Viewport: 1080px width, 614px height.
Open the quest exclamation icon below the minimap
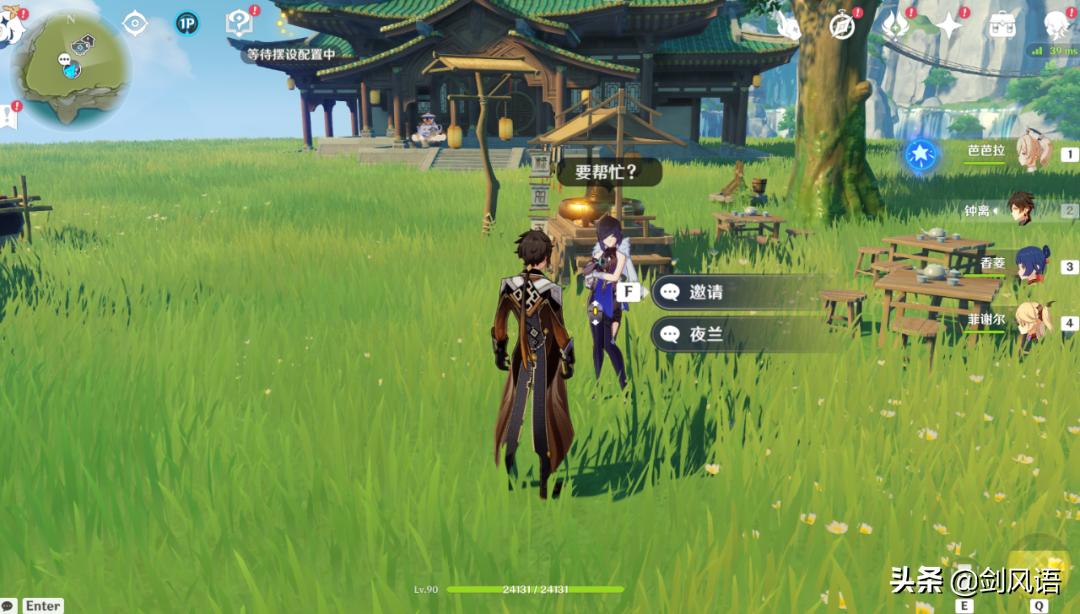click(9, 115)
